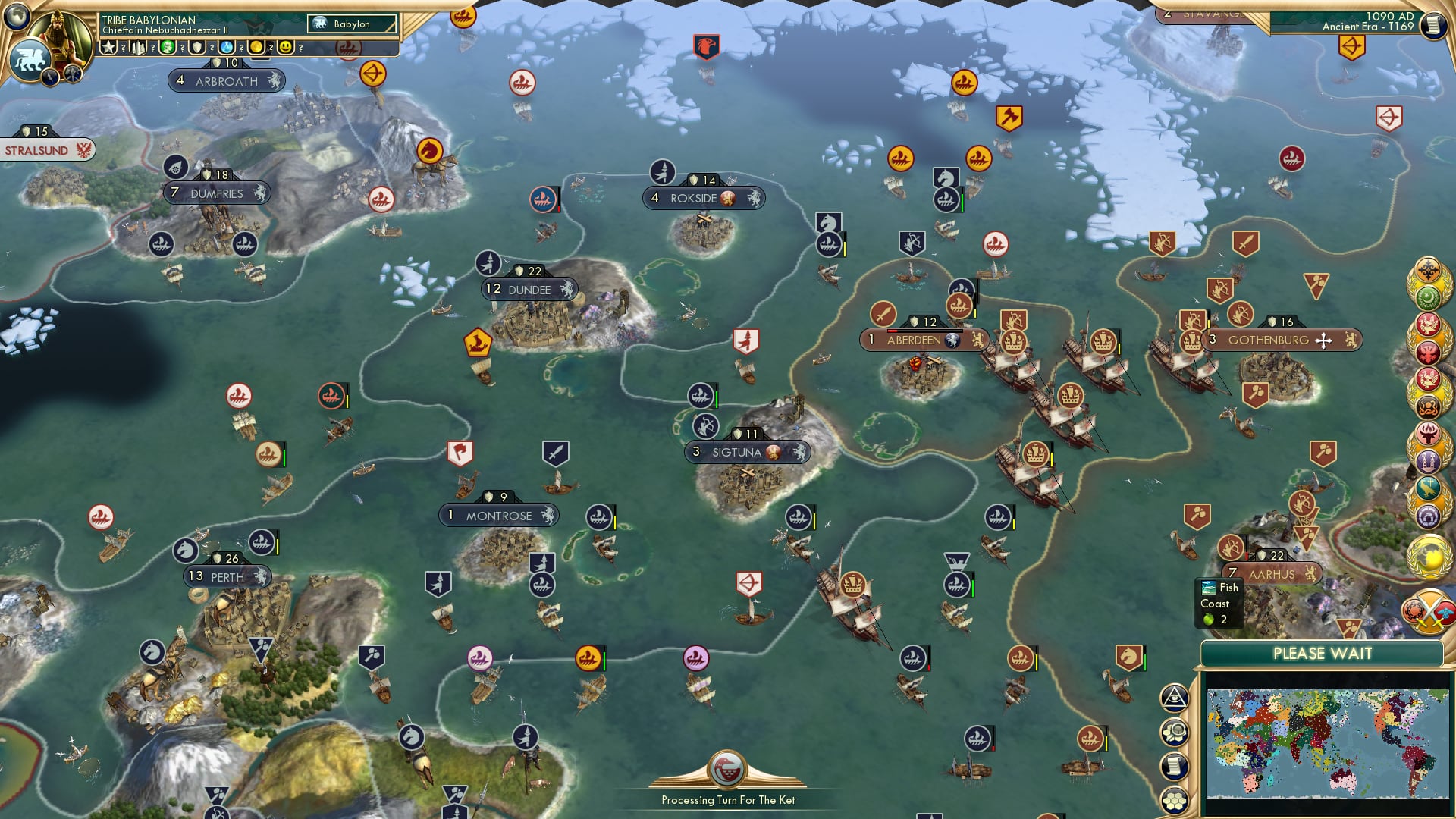Click the crescent-moon leader medallion on the right edge

pos(1426,297)
